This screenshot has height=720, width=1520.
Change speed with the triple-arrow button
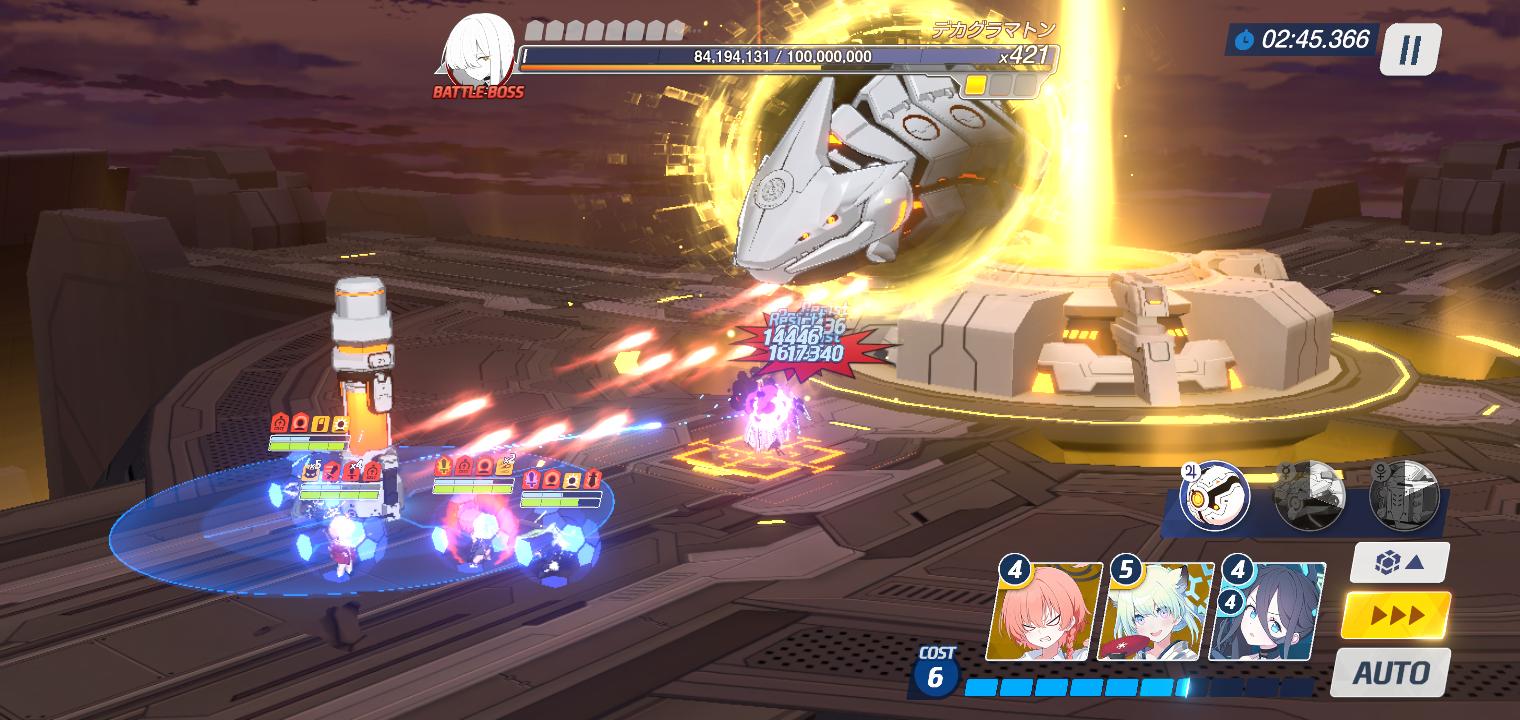[1396, 615]
